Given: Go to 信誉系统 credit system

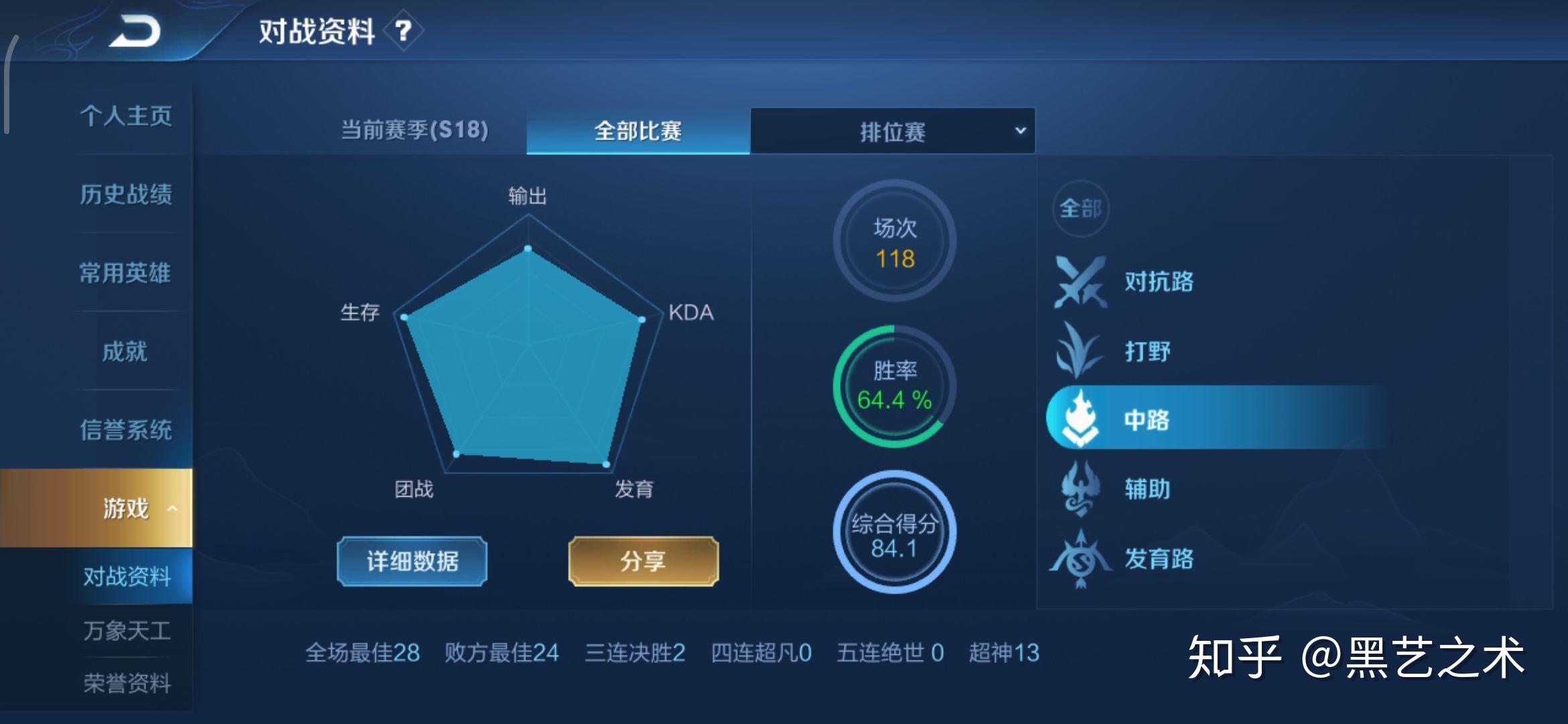Looking at the screenshot, I should tap(126, 430).
